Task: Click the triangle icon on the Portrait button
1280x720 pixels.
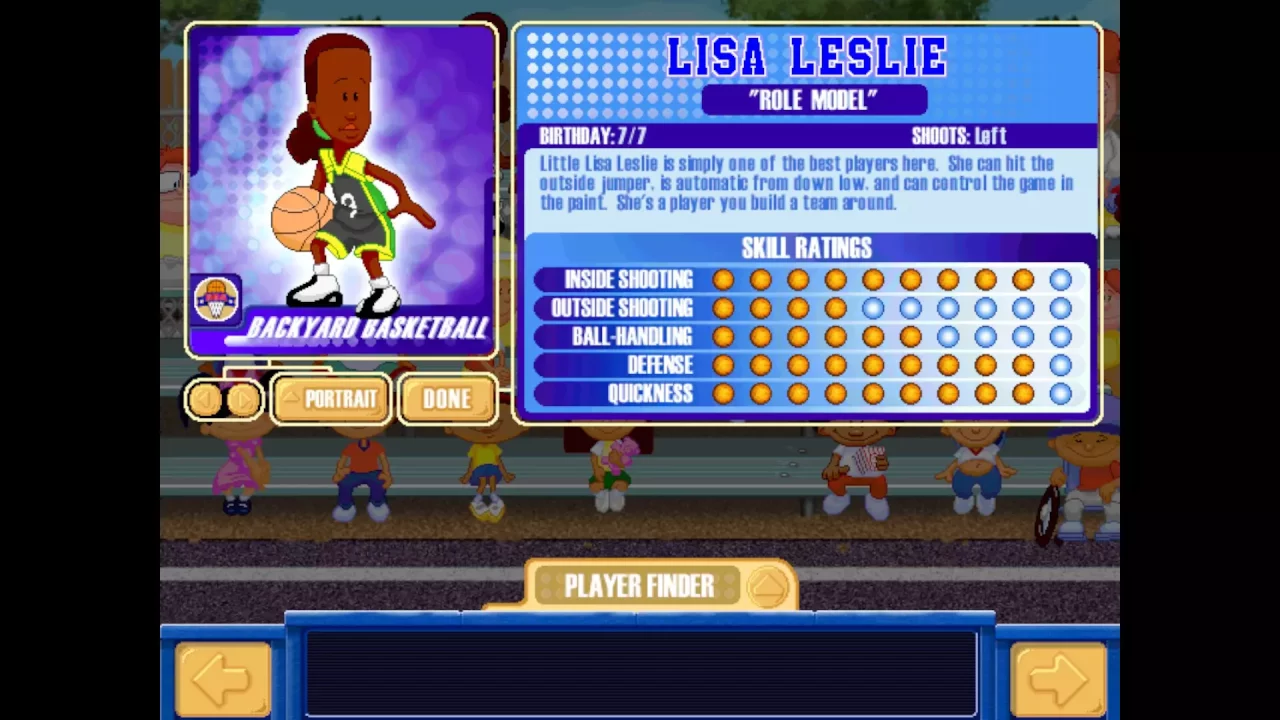Action: [291, 399]
